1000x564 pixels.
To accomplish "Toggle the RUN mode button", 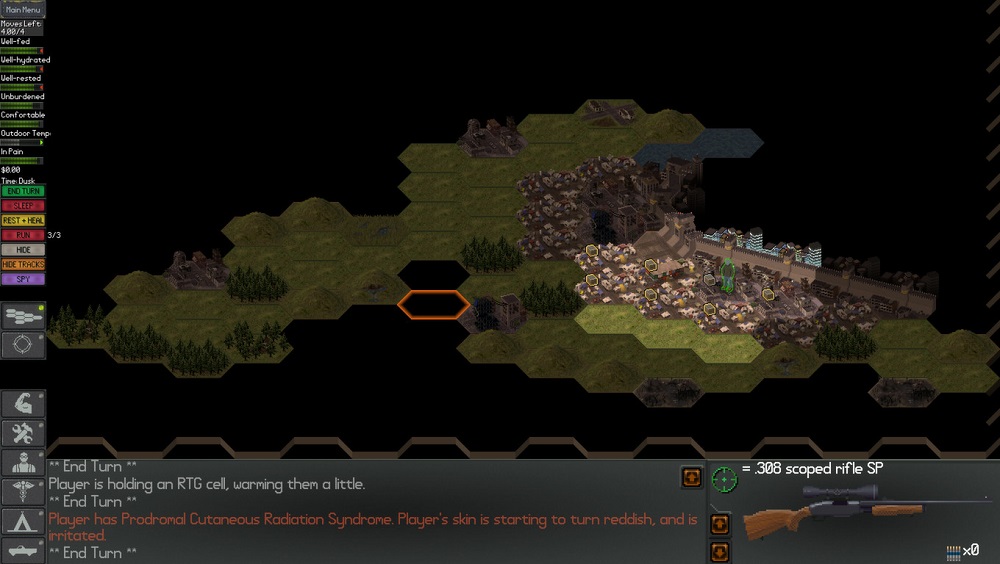I will coord(22,235).
